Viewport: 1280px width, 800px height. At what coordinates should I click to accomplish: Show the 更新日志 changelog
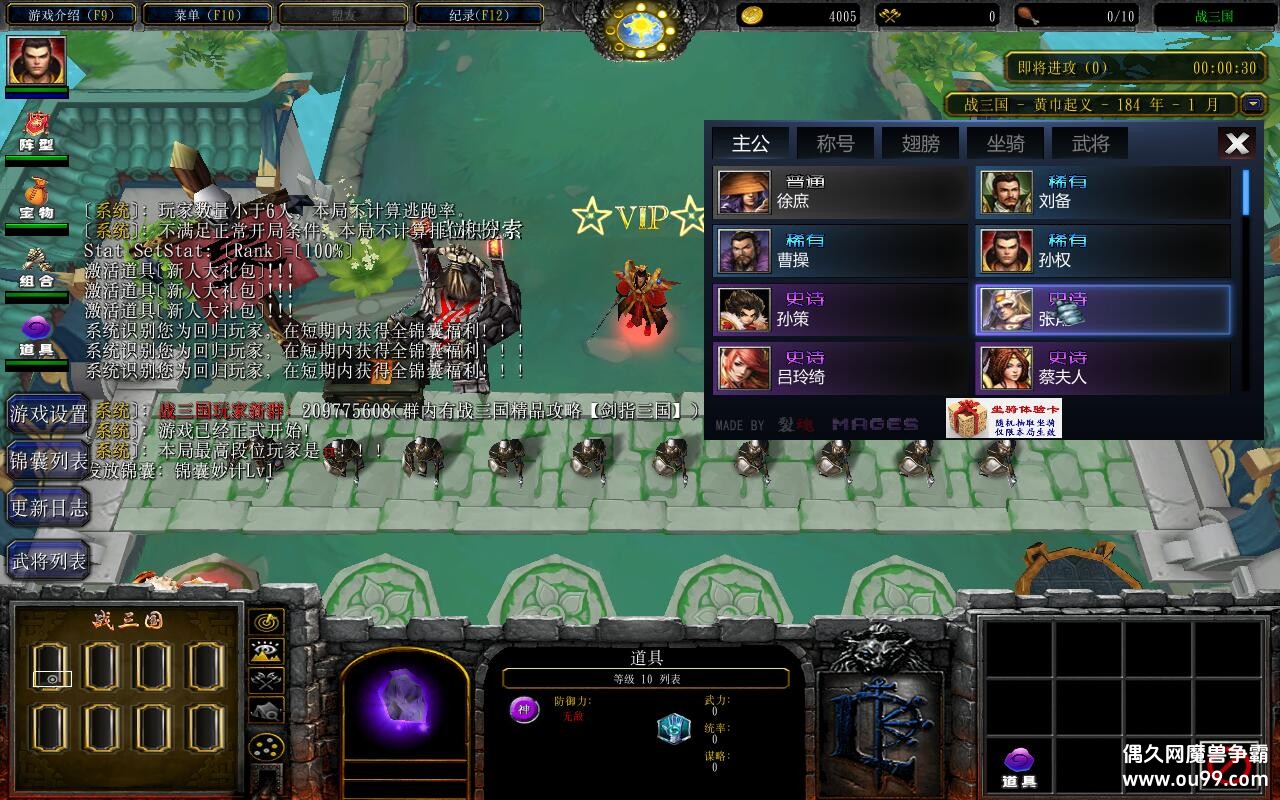coord(48,508)
